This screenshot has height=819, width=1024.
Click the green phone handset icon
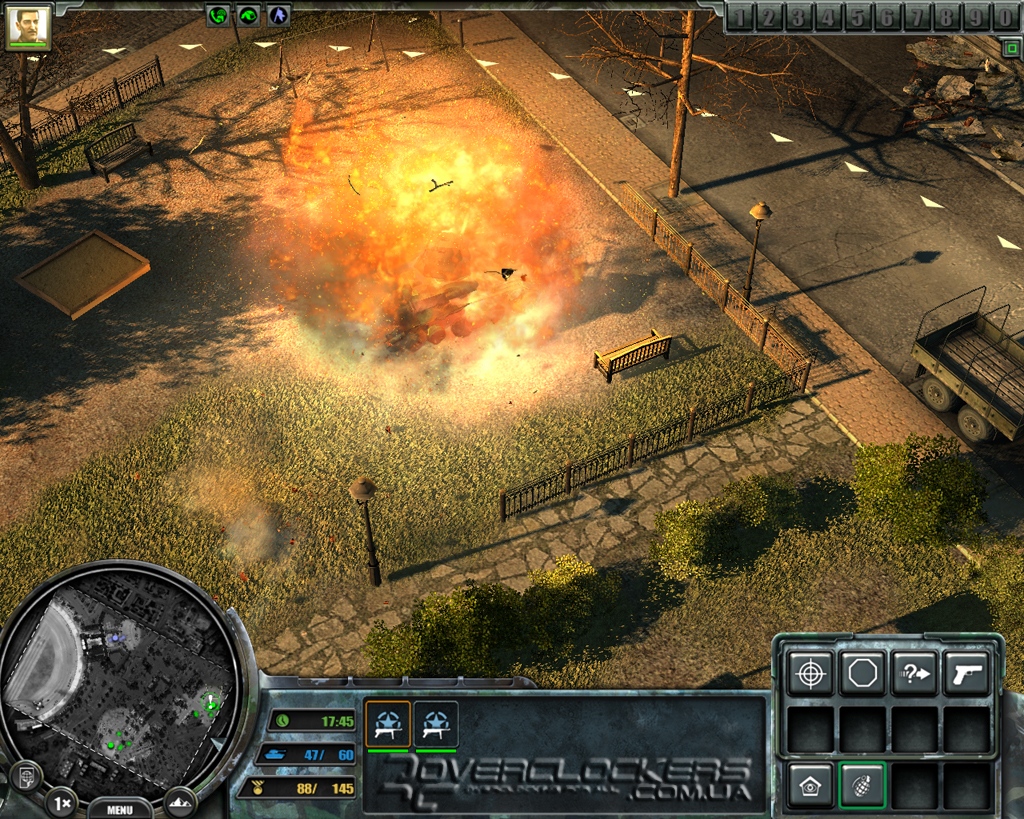pos(218,15)
